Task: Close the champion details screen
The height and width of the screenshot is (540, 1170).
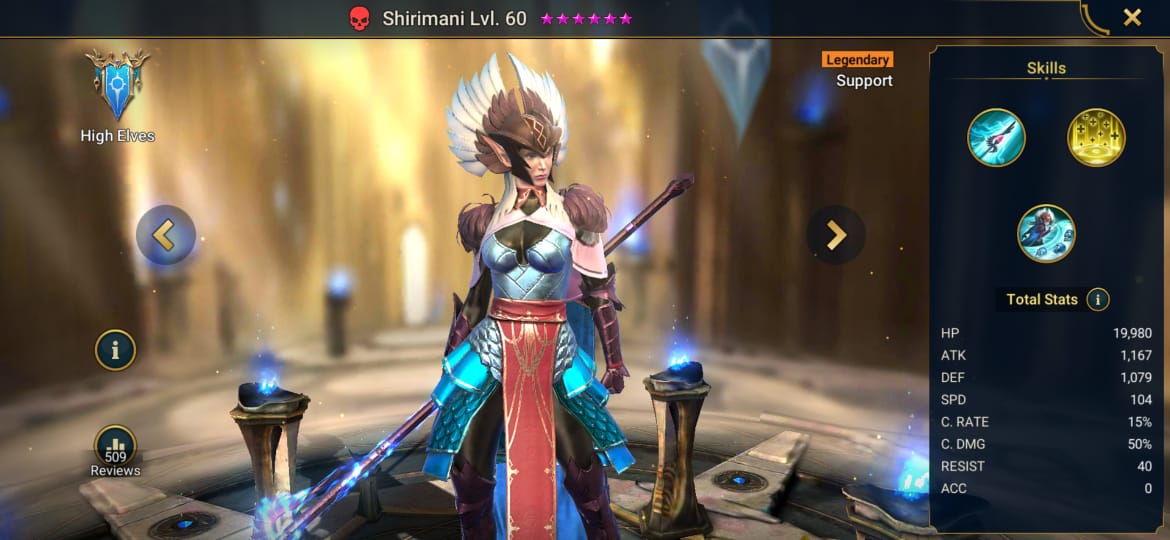Action: click(x=1132, y=17)
